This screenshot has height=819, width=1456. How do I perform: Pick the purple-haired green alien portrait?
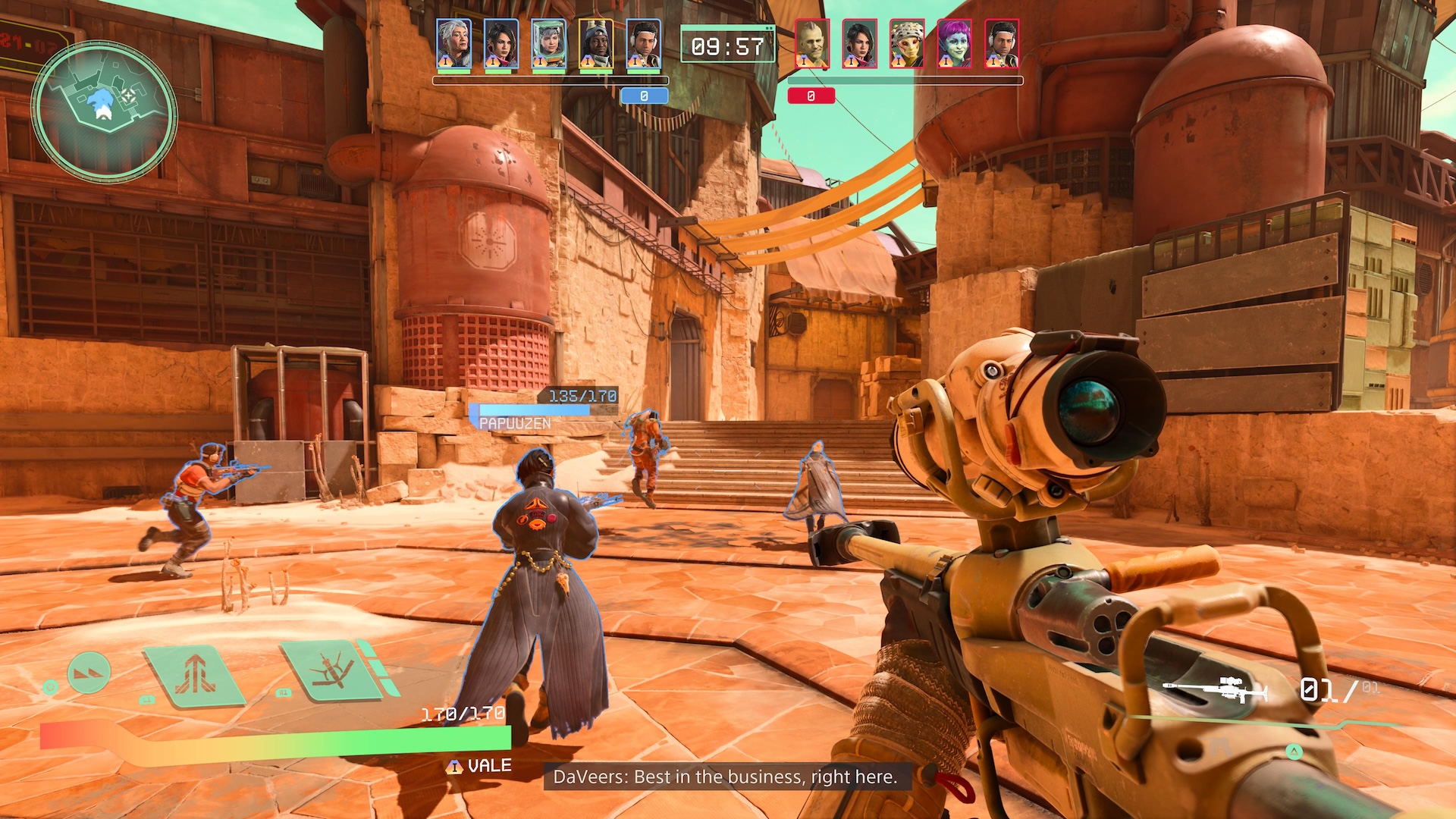[x=954, y=45]
